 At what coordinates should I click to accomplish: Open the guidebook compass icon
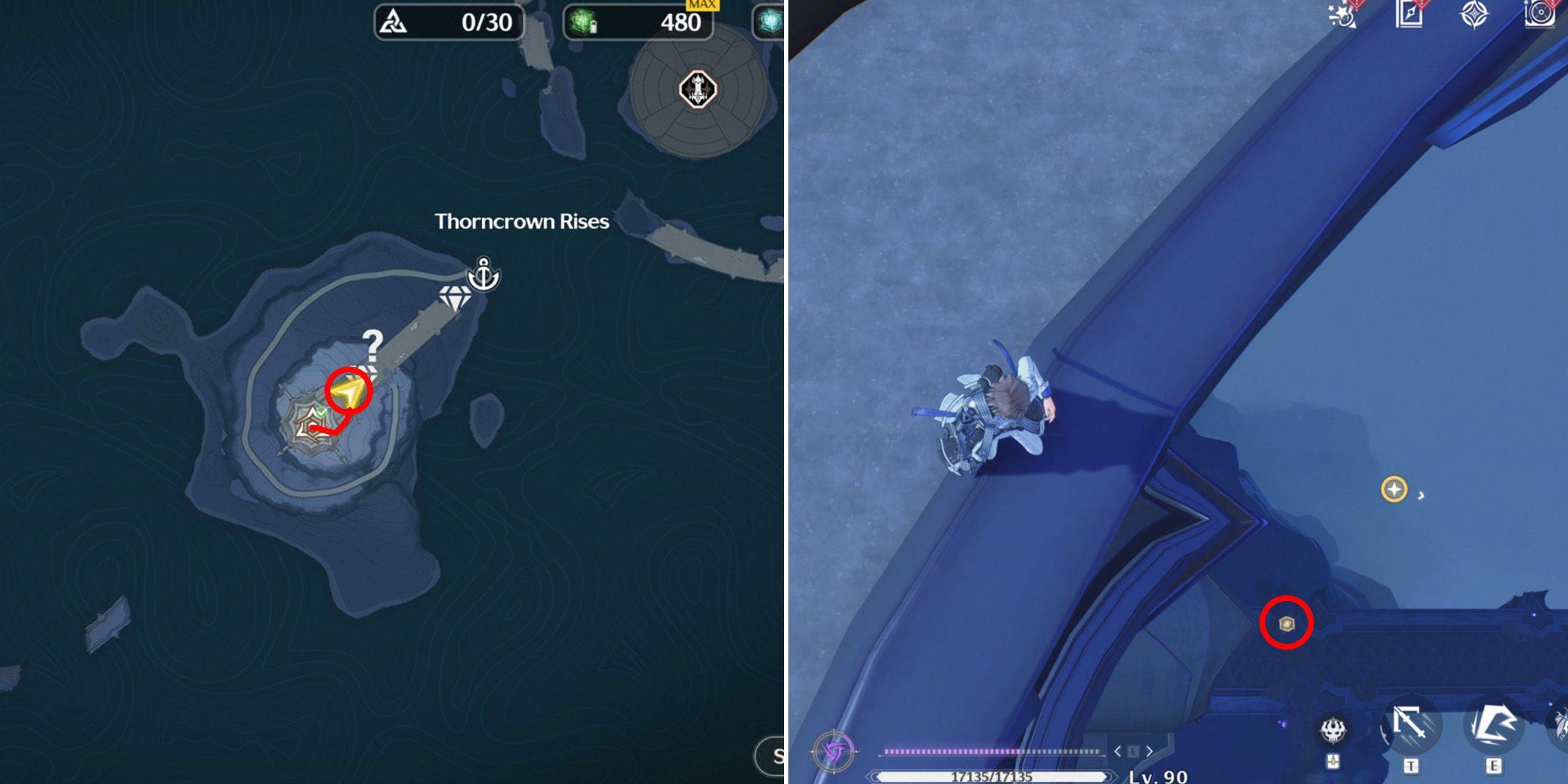point(1409,15)
